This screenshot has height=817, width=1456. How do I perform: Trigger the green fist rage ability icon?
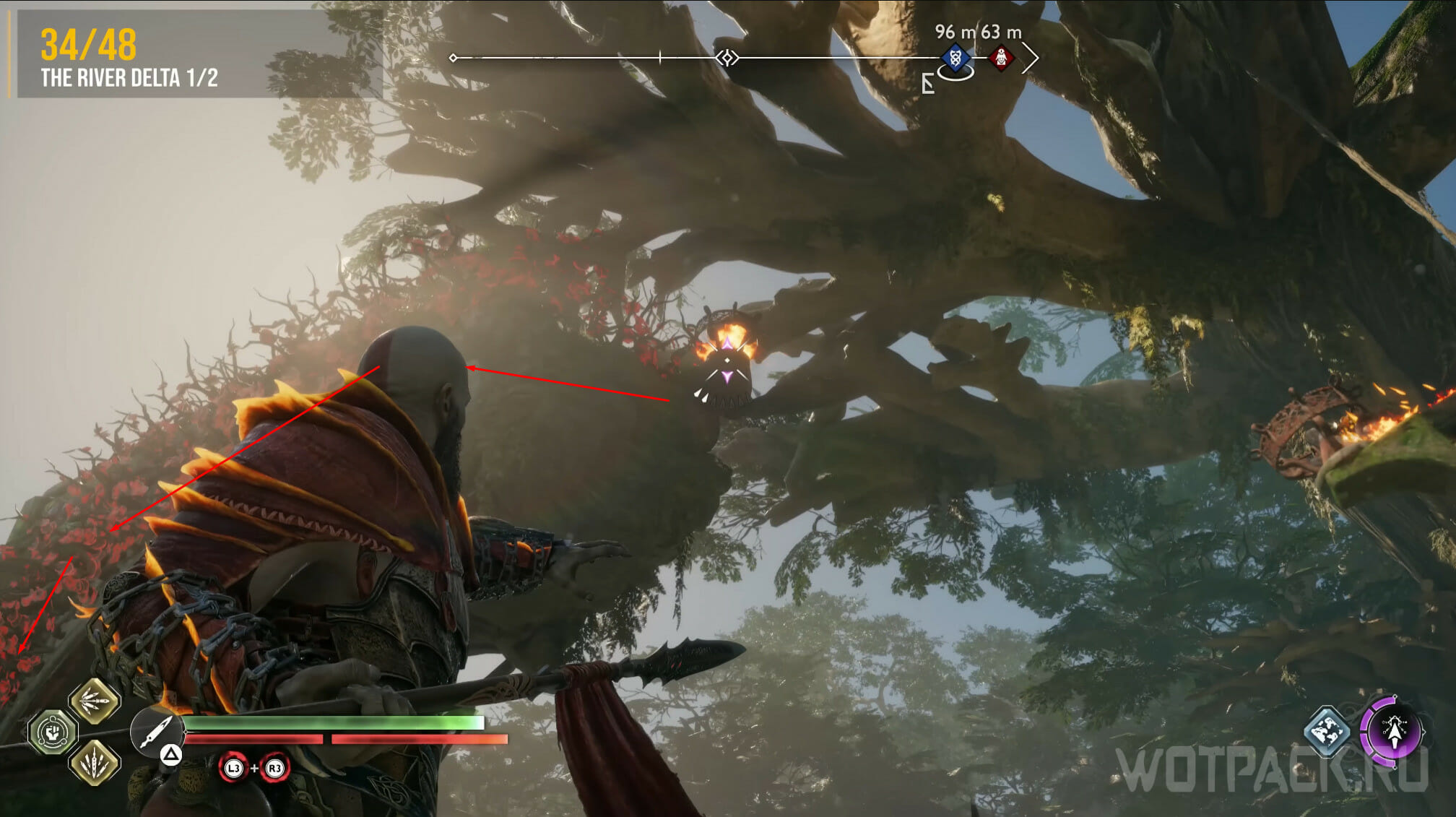pos(53,732)
